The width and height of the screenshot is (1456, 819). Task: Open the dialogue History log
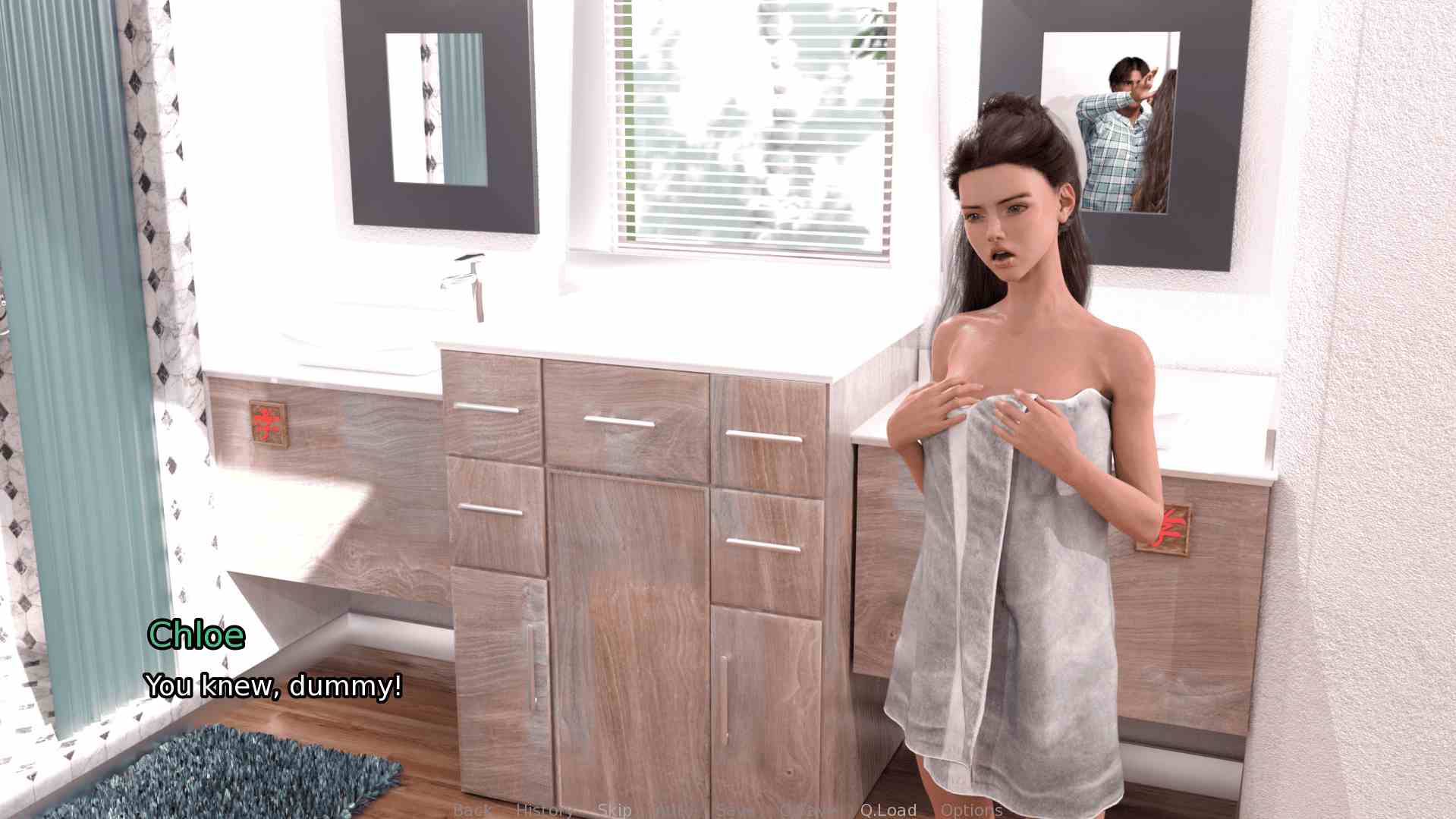click(544, 810)
